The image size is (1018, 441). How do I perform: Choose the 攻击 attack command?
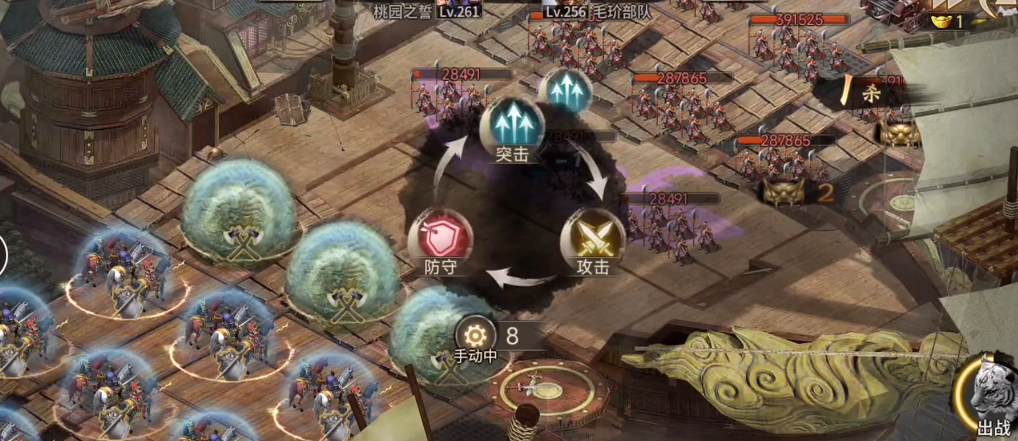click(x=592, y=238)
